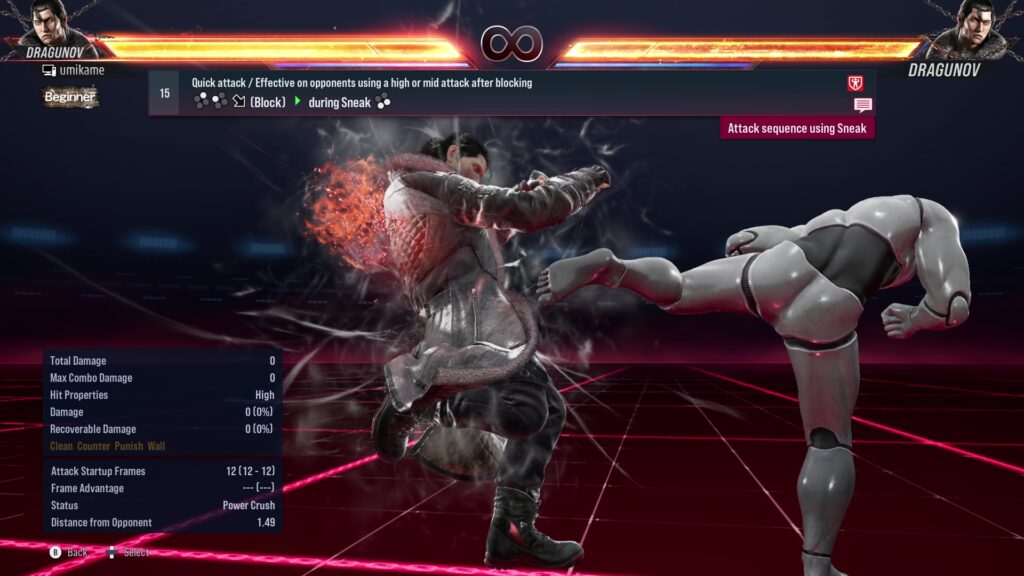Click the Beginner rank badge
This screenshot has height=576, width=1024.
[70, 97]
